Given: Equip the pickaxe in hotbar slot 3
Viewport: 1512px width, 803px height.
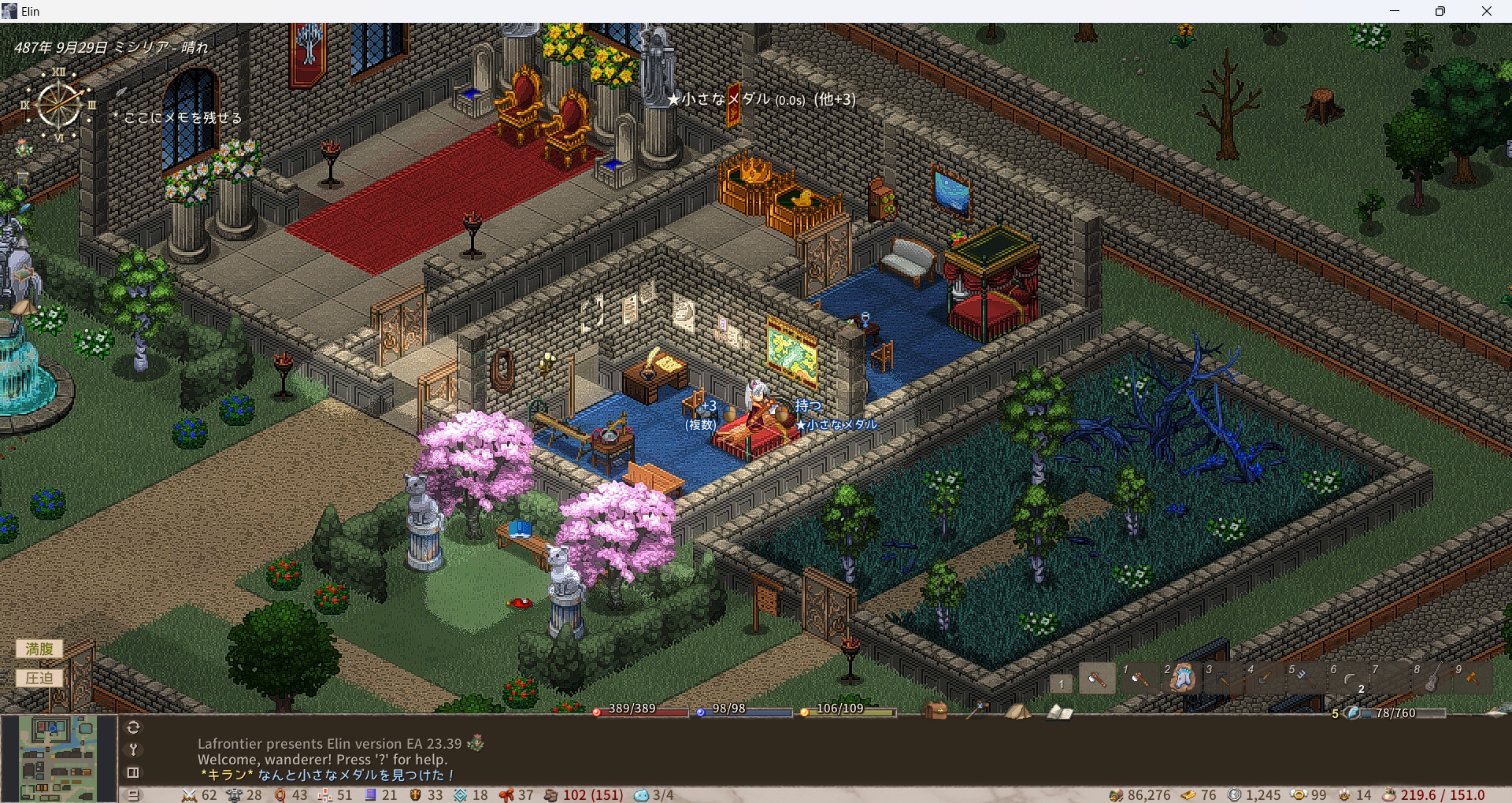Looking at the screenshot, I should tap(1223, 678).
